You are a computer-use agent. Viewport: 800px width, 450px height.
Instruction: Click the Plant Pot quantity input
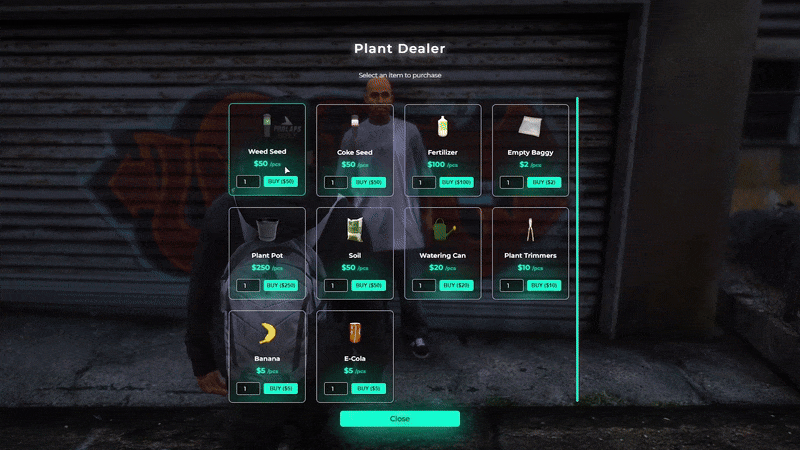[248, 286]
